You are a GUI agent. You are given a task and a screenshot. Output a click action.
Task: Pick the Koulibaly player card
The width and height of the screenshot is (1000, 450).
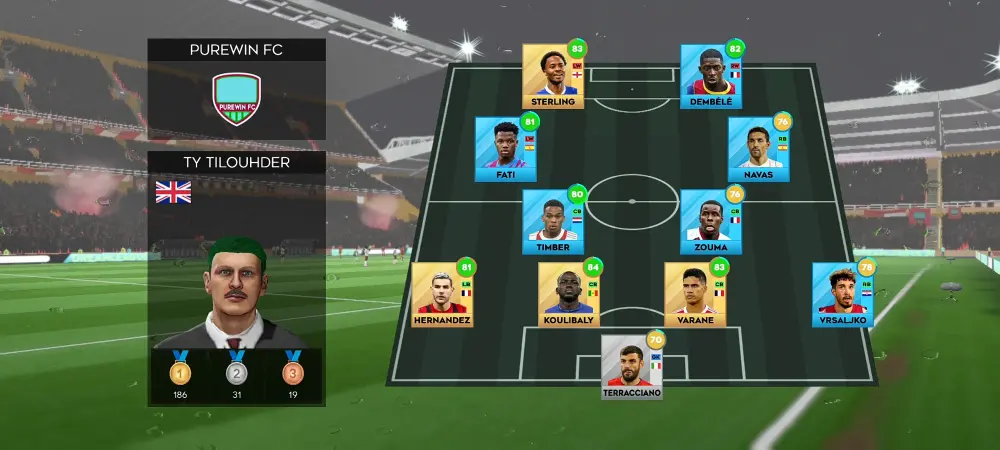point(569,295)
